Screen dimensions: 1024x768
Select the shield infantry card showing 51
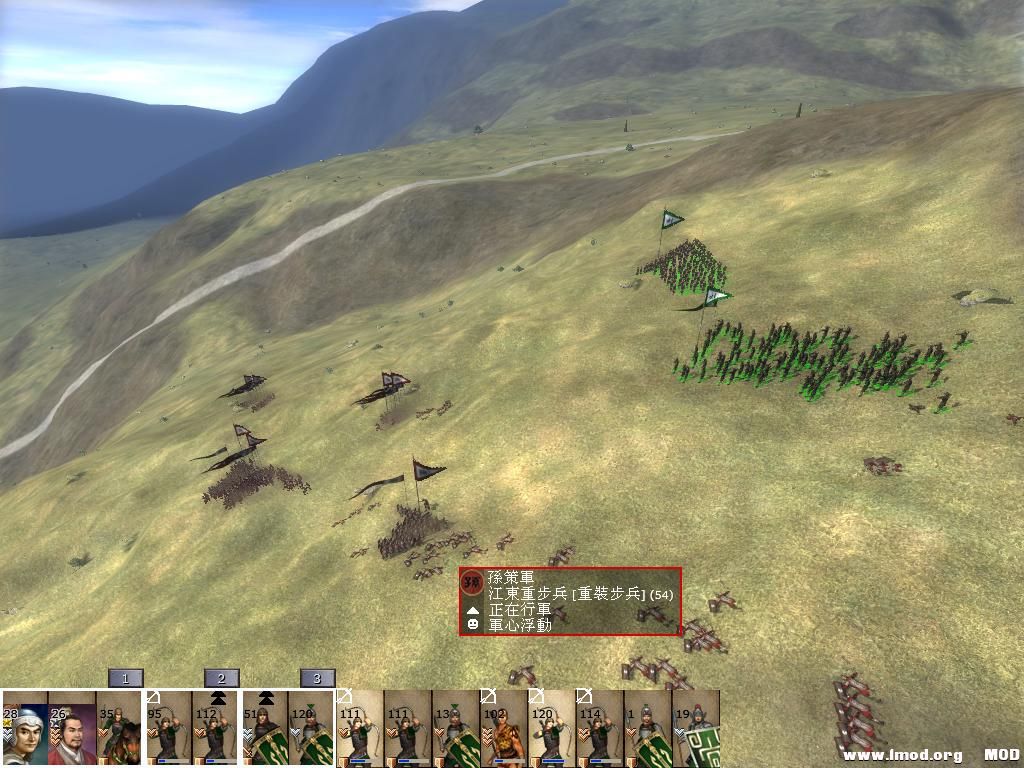(264, 728)
